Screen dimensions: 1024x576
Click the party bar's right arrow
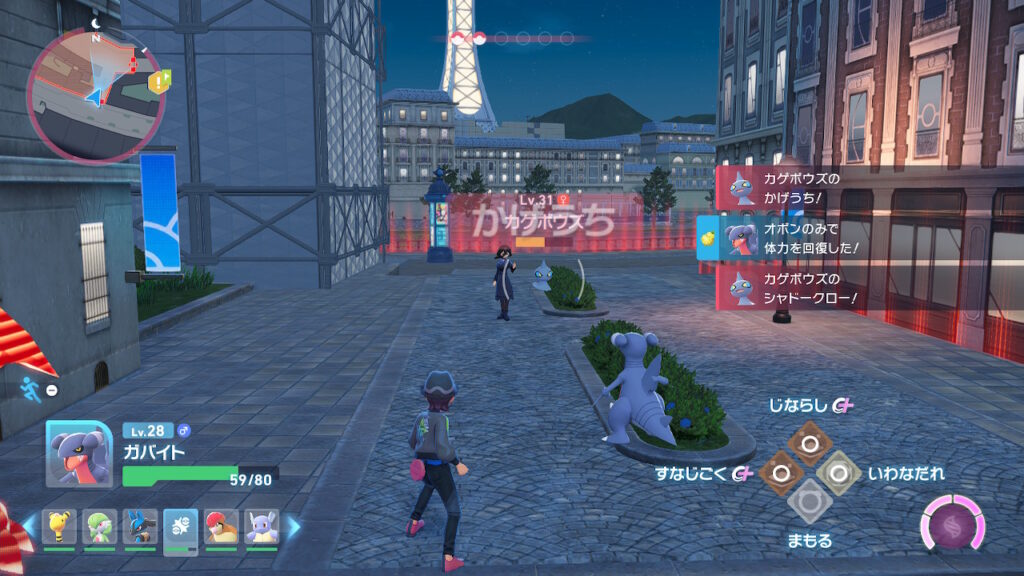coord(293,524)
